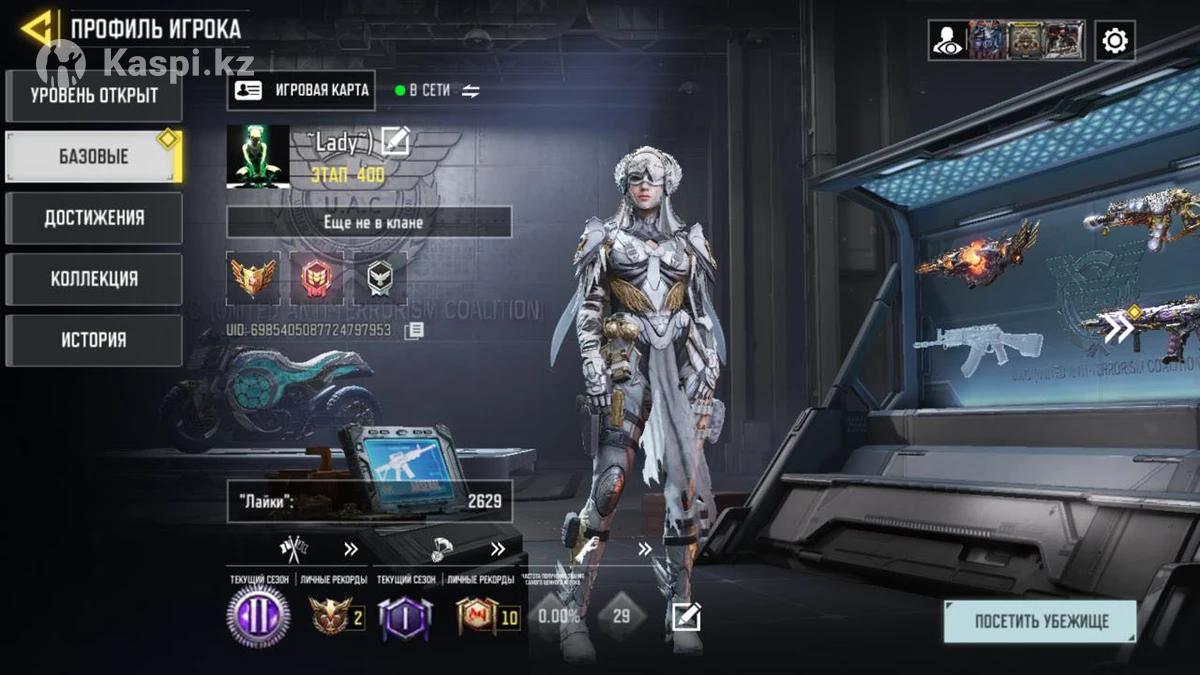Click the green player avatar
1200x675 pixels.
click(258, 156)
